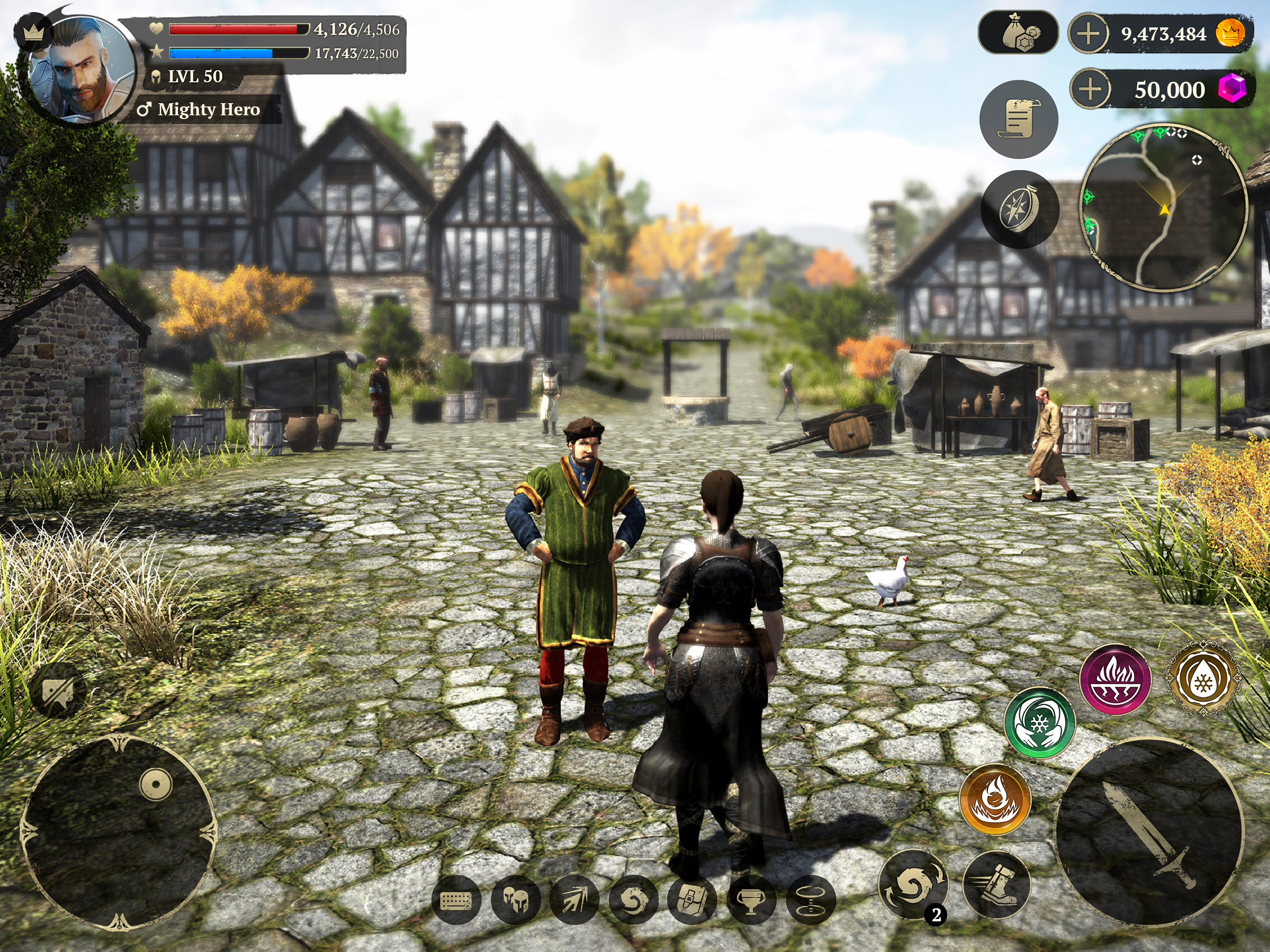Screen dimensions: 1270x952
Task: Open the quest scroll log
Action: pyautogui.click(x=1019, y=119)
